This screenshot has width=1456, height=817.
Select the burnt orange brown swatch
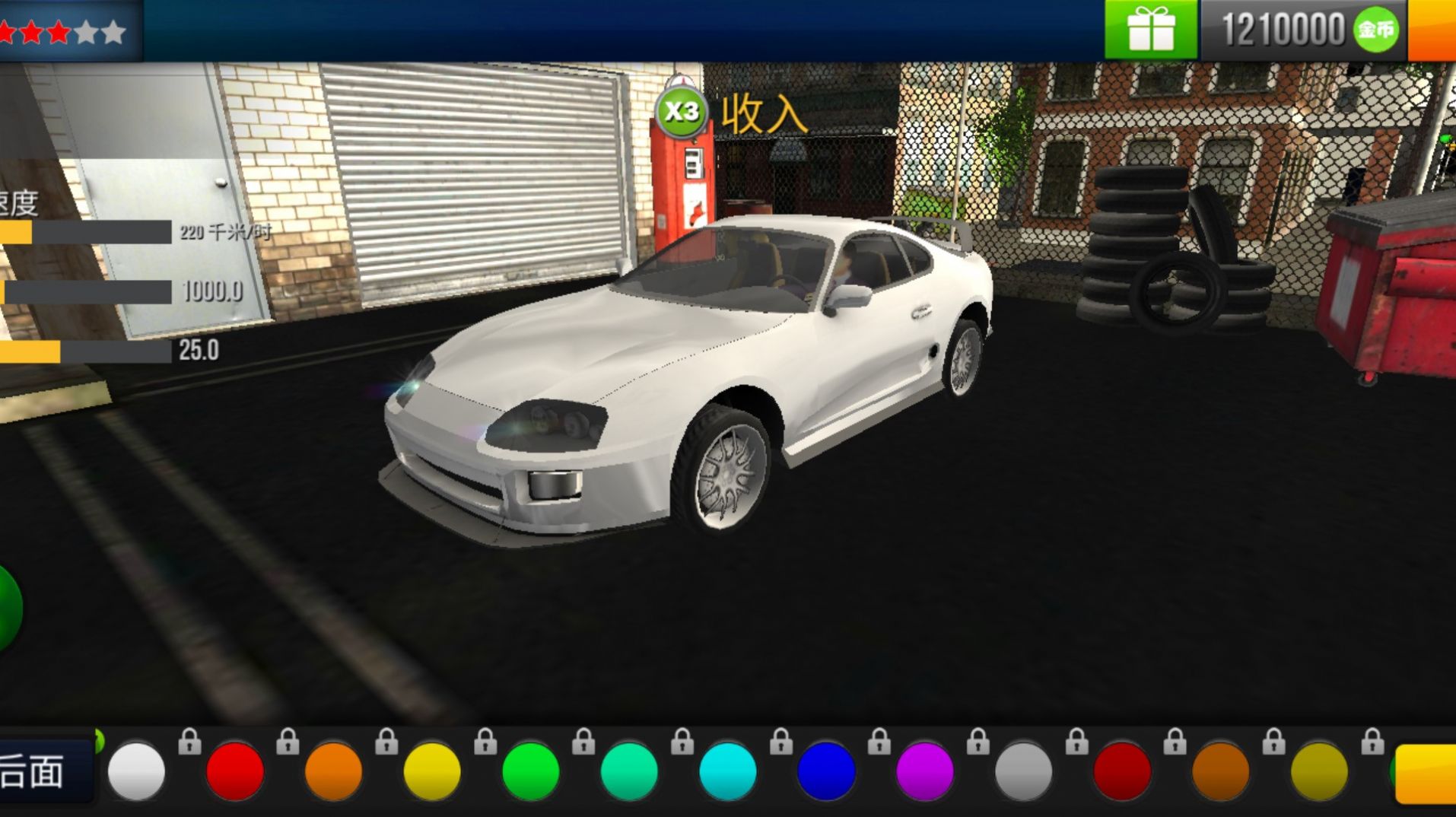[1220, 771]
